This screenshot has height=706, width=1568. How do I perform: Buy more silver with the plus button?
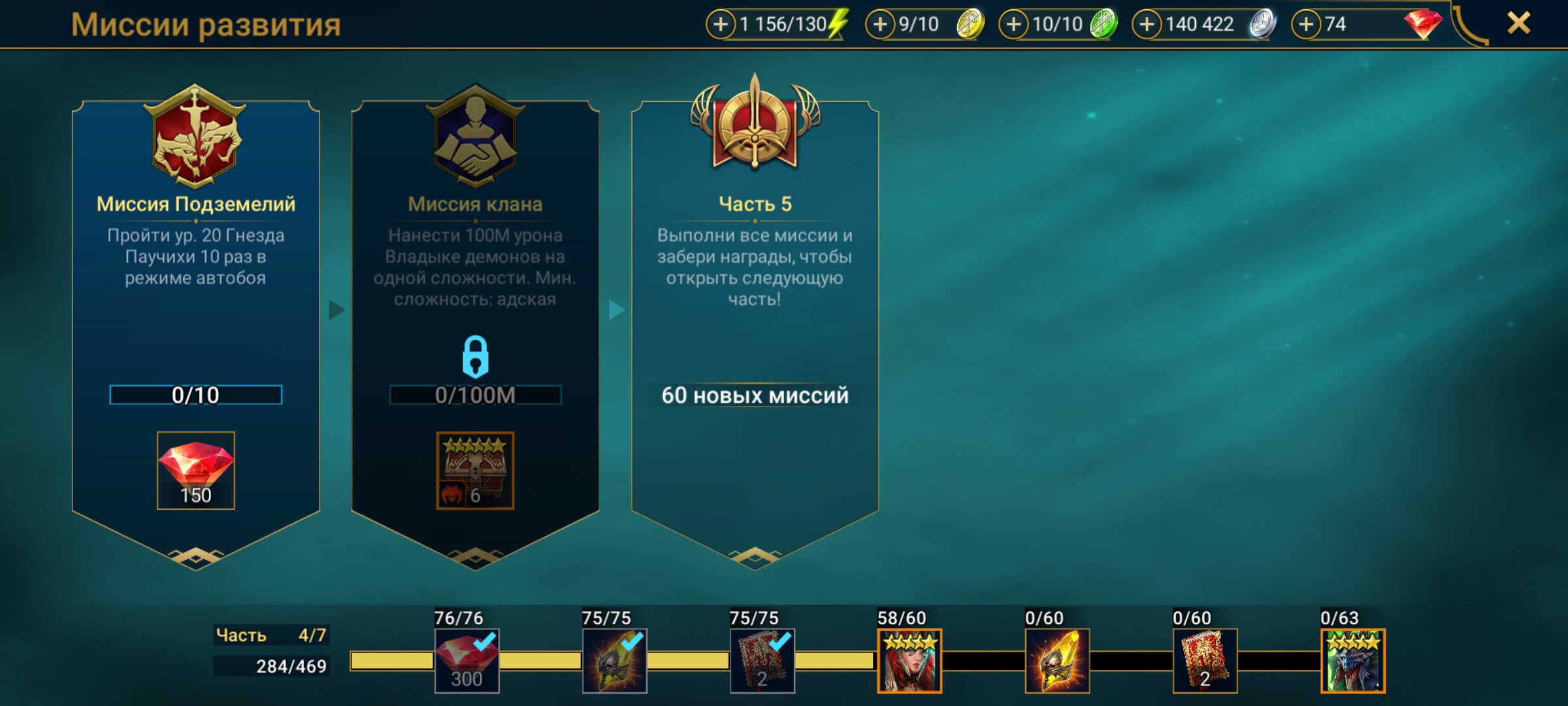[1147, 25]
